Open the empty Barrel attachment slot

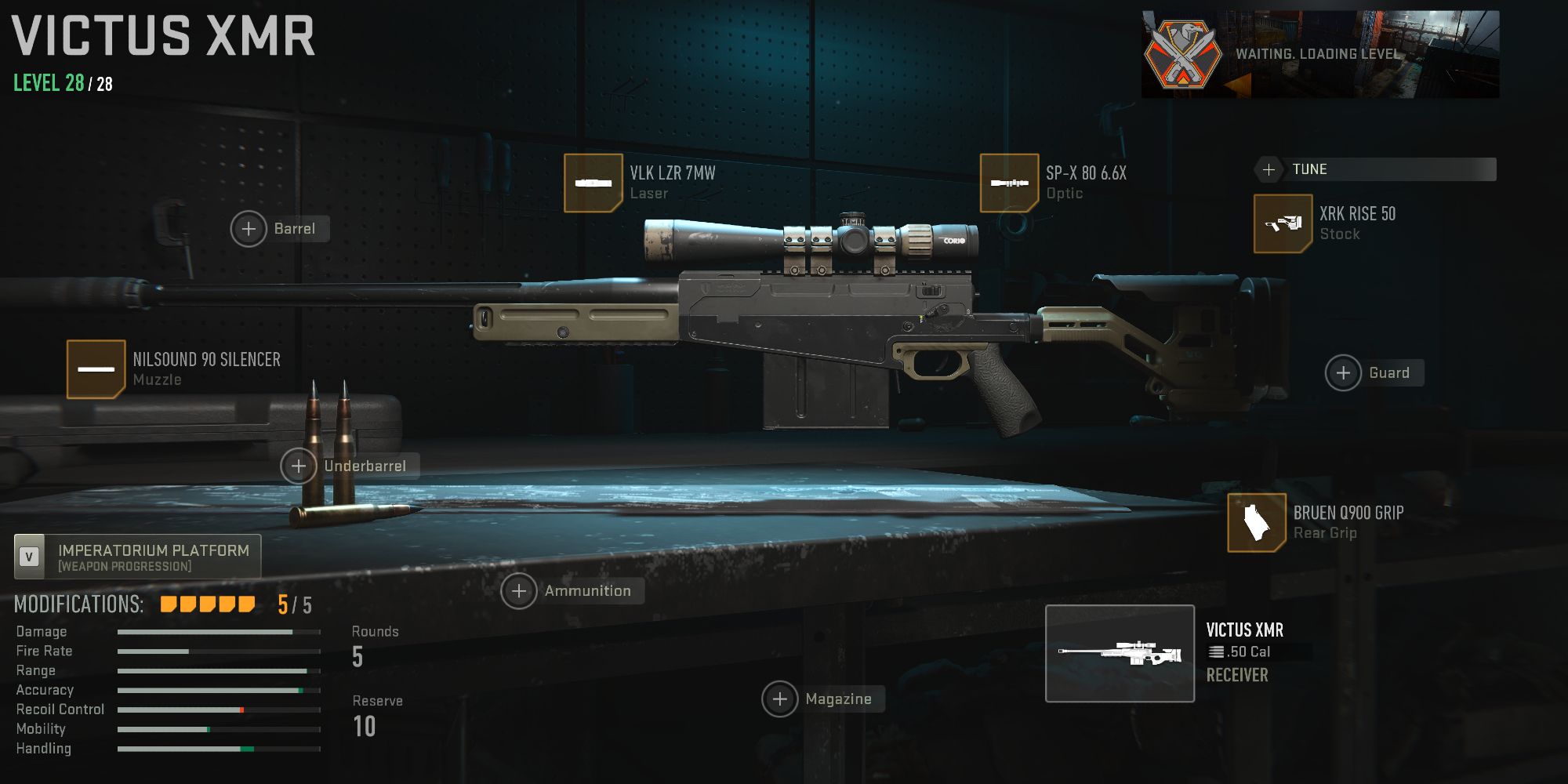[x=249, y=229]
